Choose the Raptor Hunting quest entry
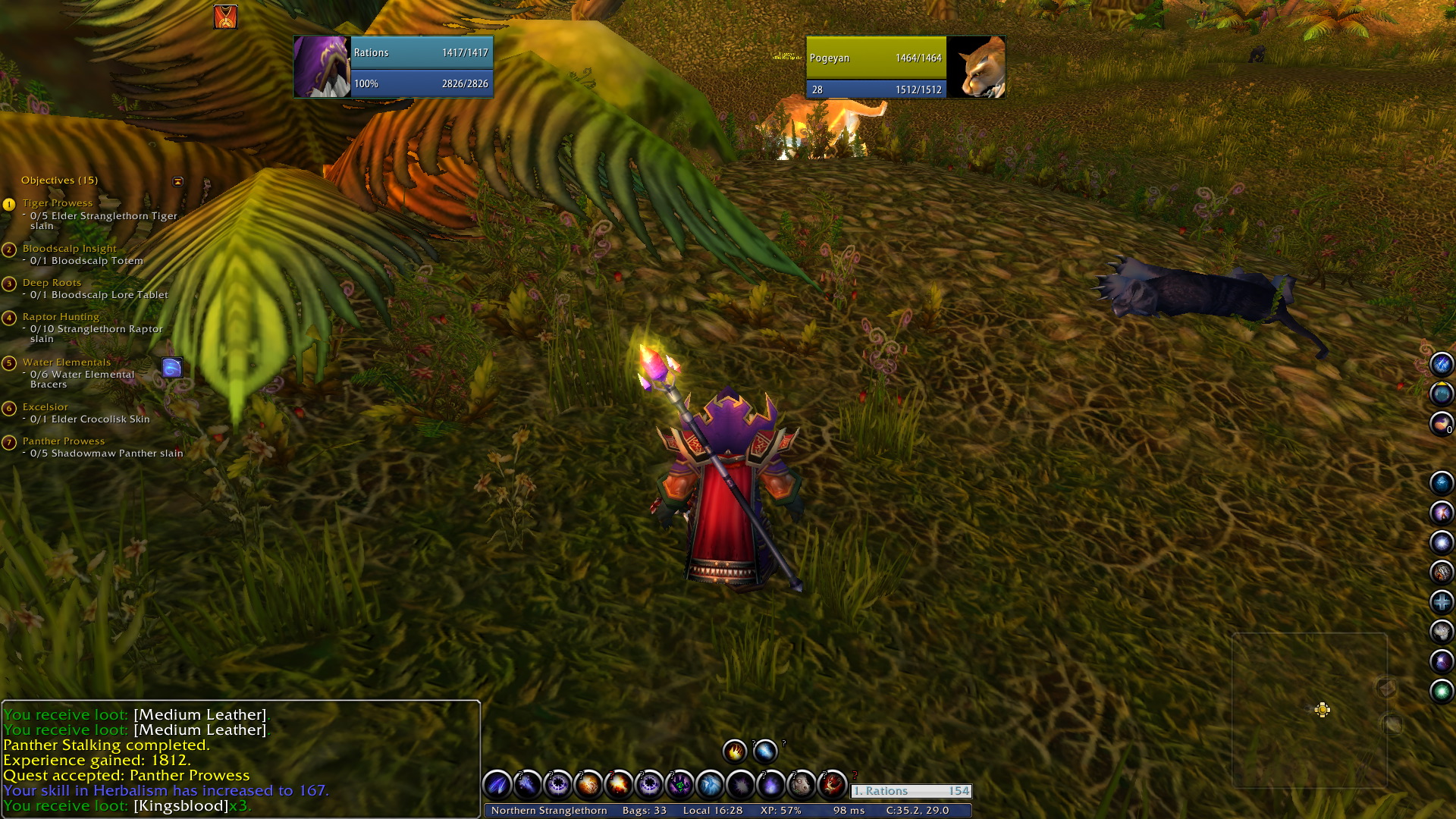This screenshot has height=819, width=1456. pos(61,317)
